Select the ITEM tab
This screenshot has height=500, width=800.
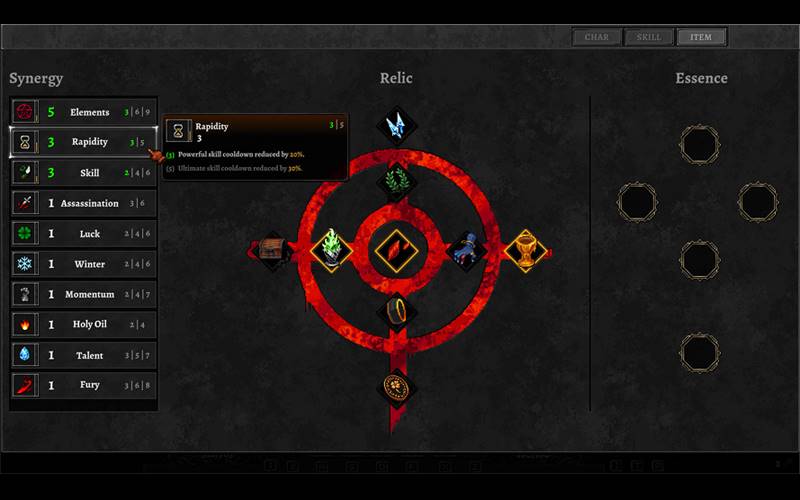701,38
